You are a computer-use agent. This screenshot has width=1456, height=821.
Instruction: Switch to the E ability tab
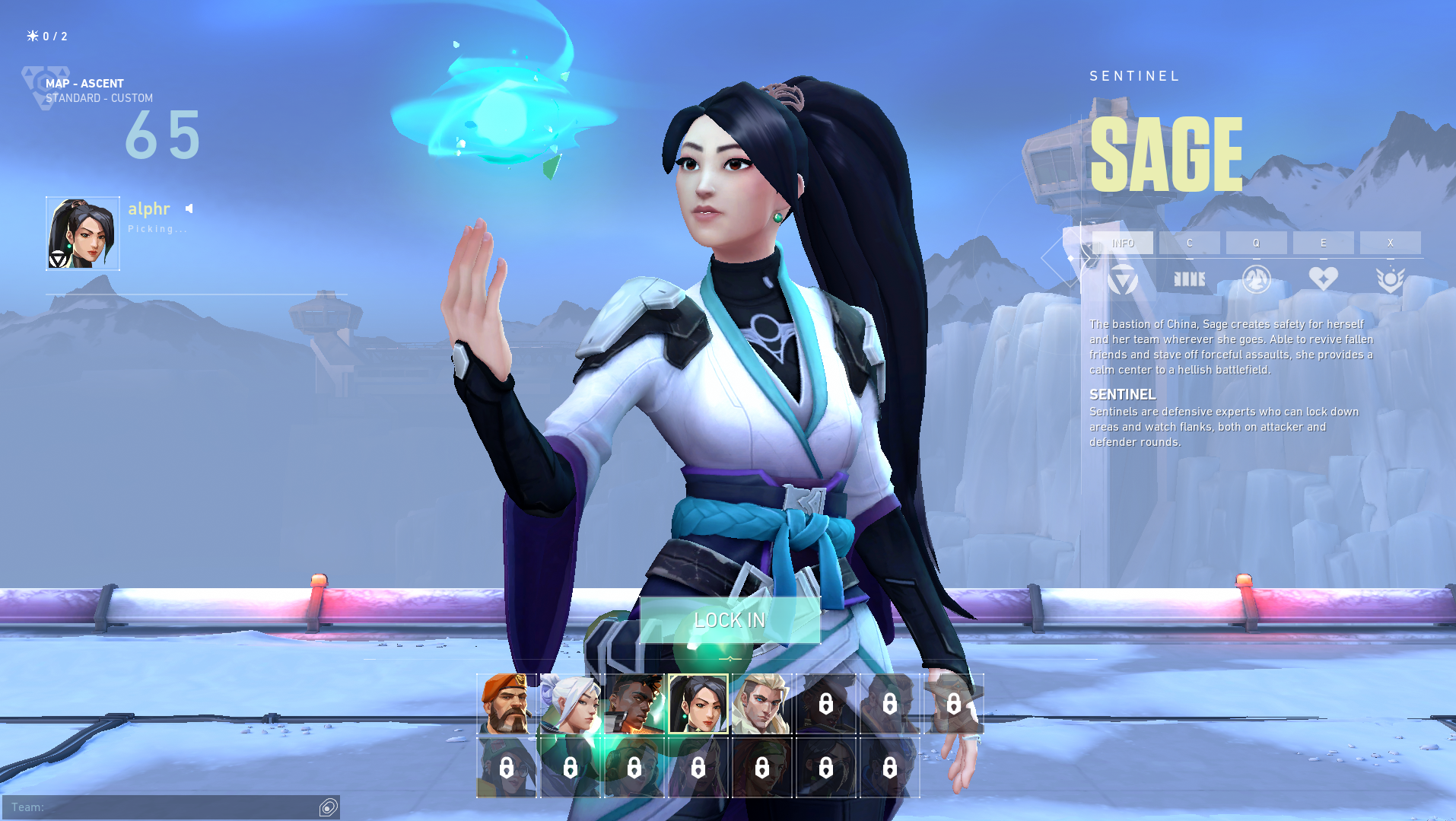(x=1323, y=243)
